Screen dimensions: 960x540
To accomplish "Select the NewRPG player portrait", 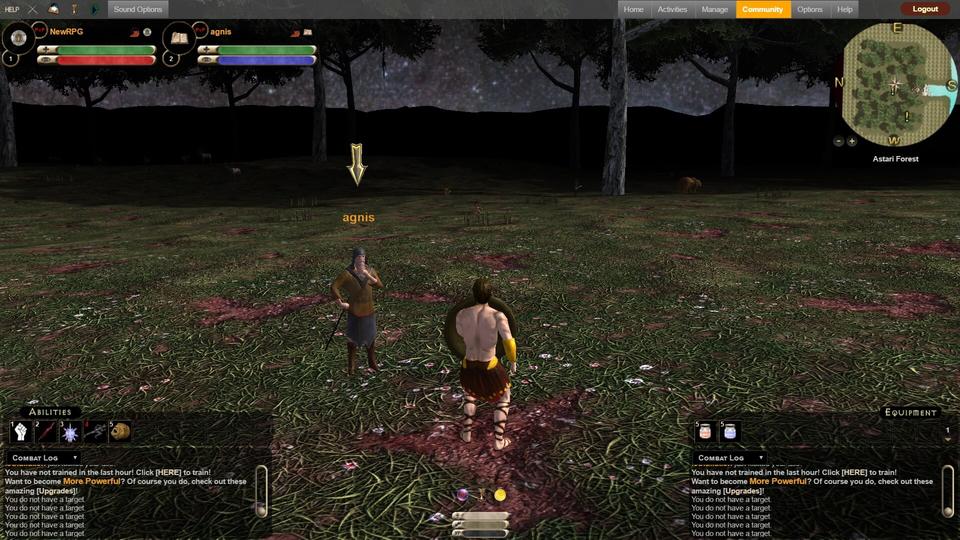I will click(18, 39).
